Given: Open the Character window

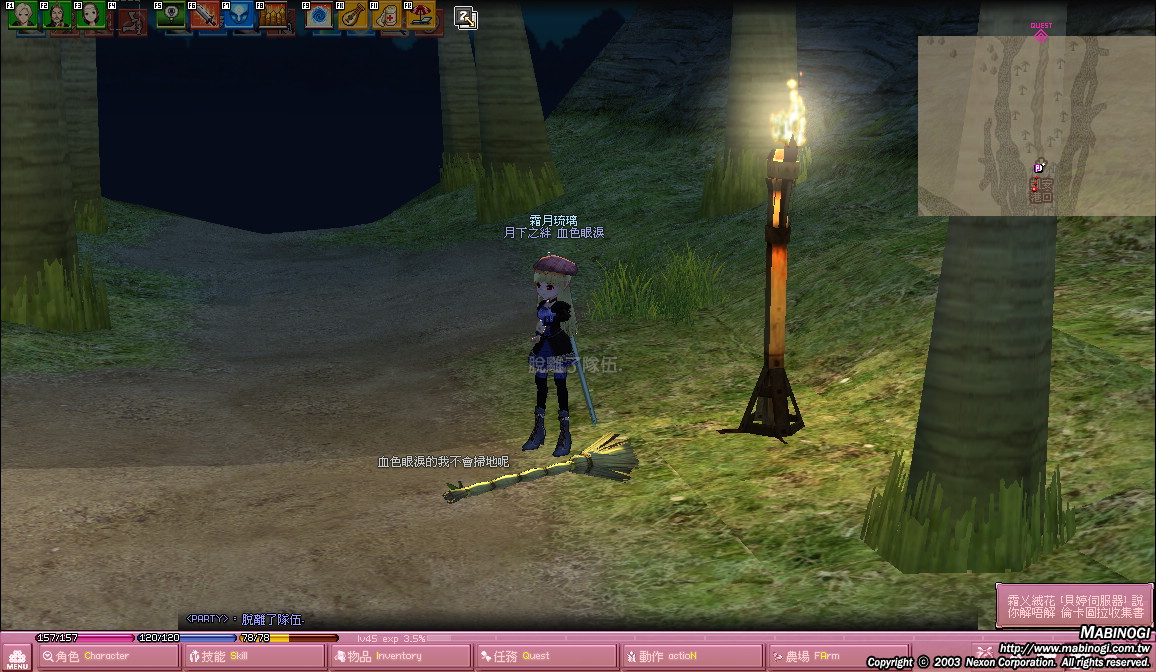Looking at the screenshot, I should (108, 657).
